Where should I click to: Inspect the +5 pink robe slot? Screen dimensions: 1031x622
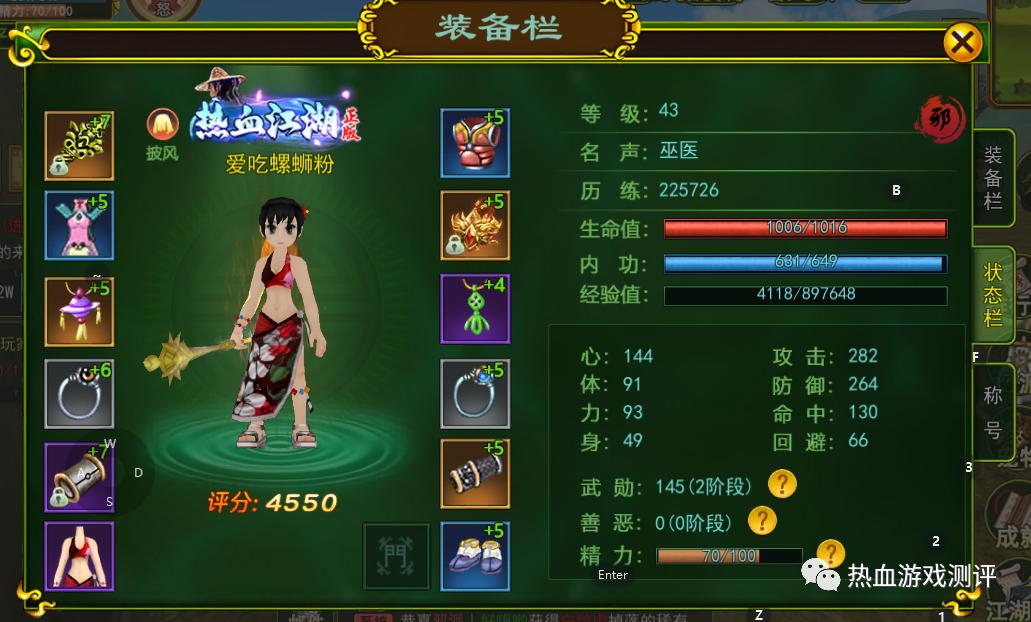(x=79, y=226)
